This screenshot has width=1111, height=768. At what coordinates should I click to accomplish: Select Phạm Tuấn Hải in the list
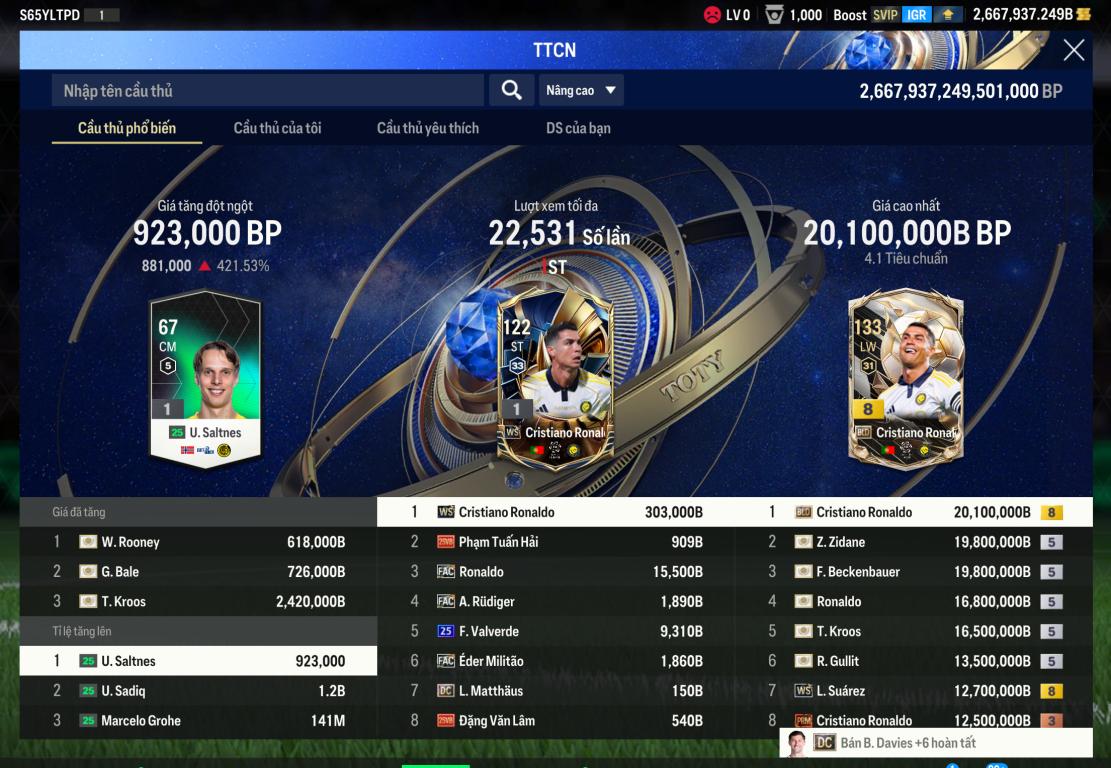pos(555,542)
